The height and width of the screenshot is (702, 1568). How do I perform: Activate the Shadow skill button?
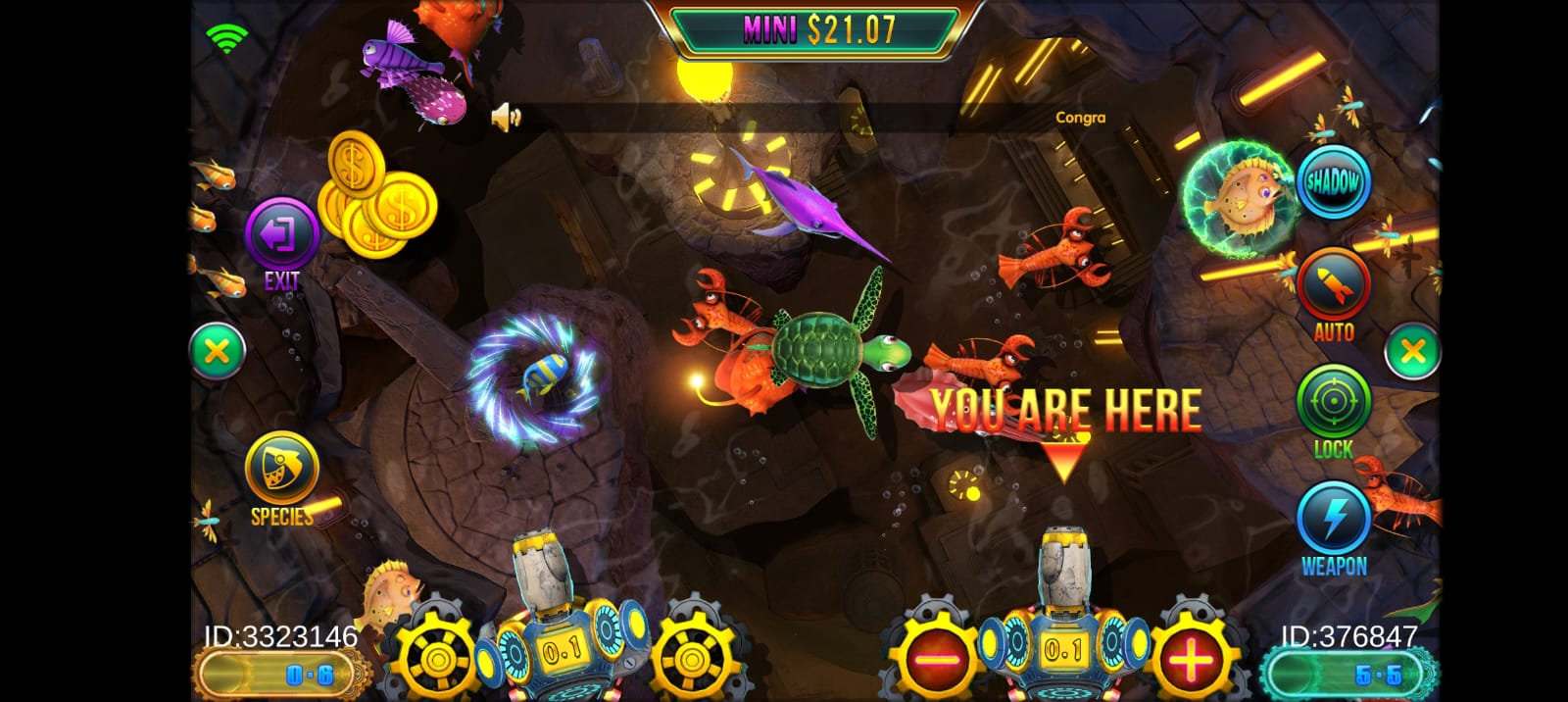click(x=1333, y=182)
